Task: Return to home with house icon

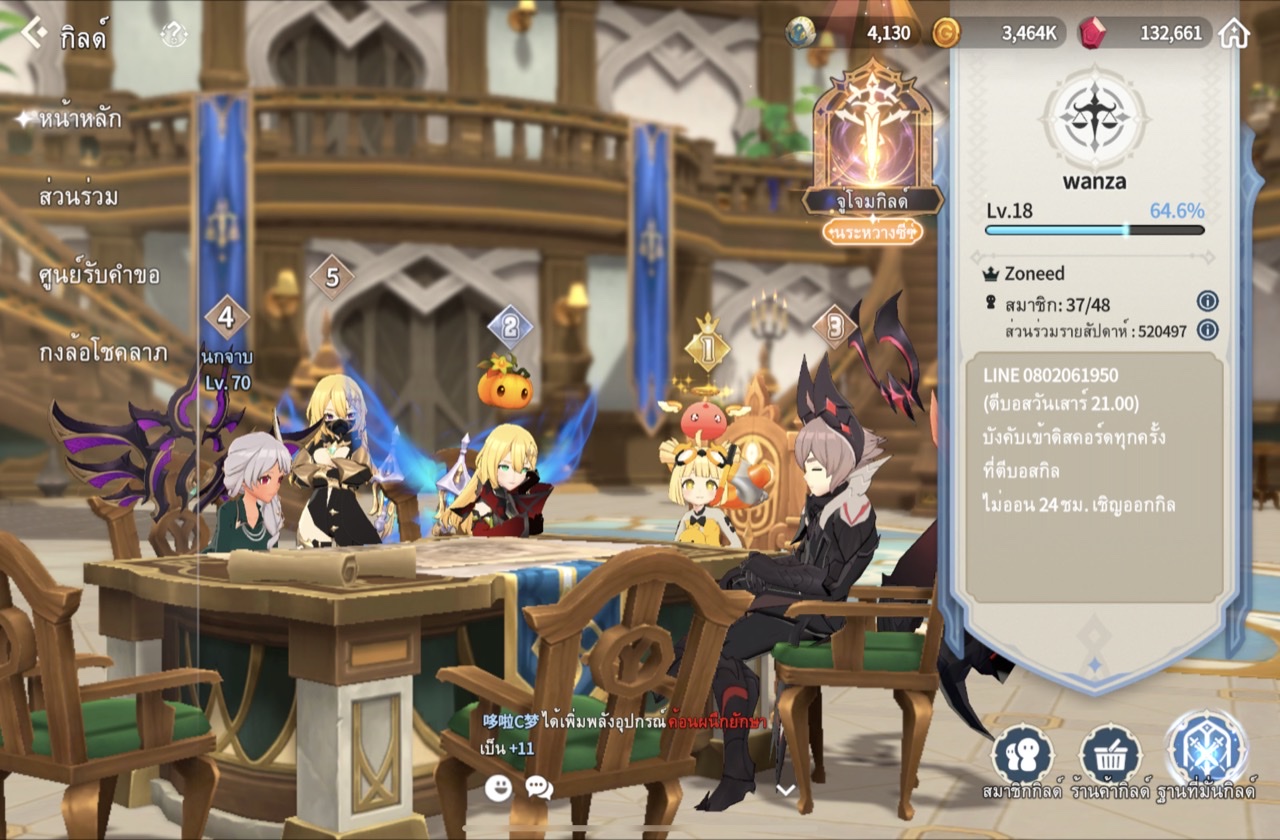Action: tap(1234, 33)
